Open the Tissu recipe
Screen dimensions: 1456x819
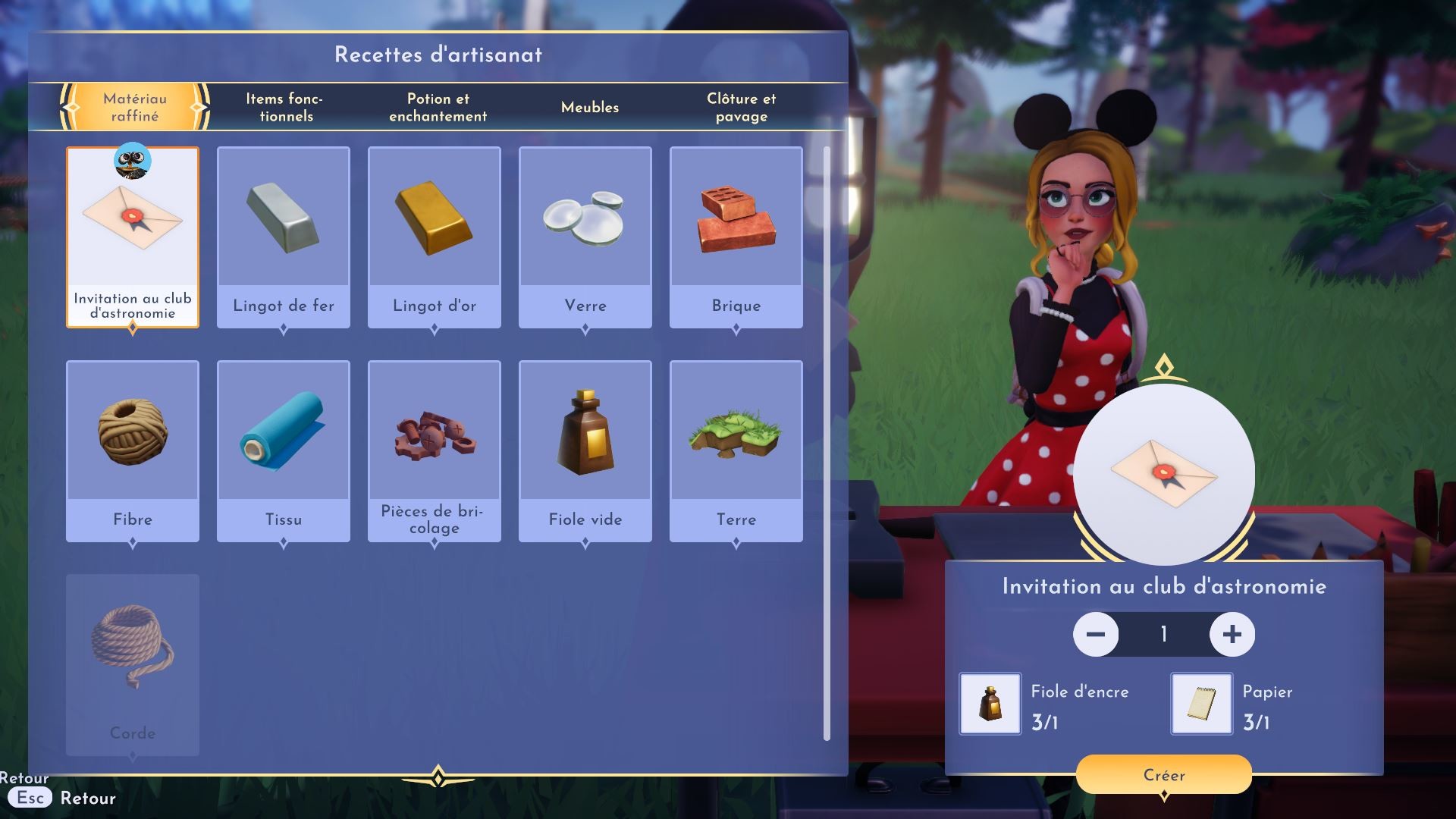click(284, 450)
